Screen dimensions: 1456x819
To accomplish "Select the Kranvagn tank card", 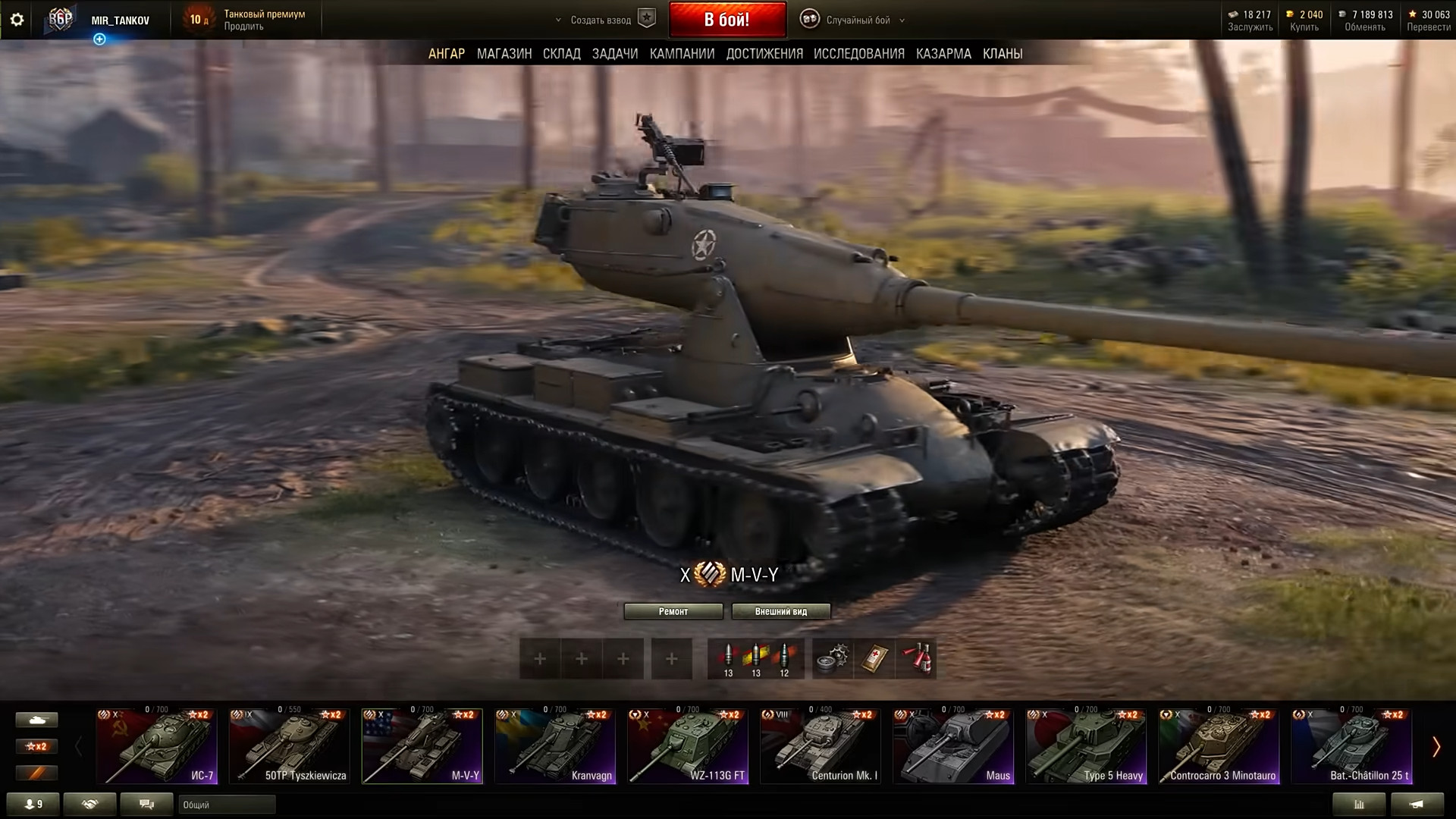I will coord(555,746).
